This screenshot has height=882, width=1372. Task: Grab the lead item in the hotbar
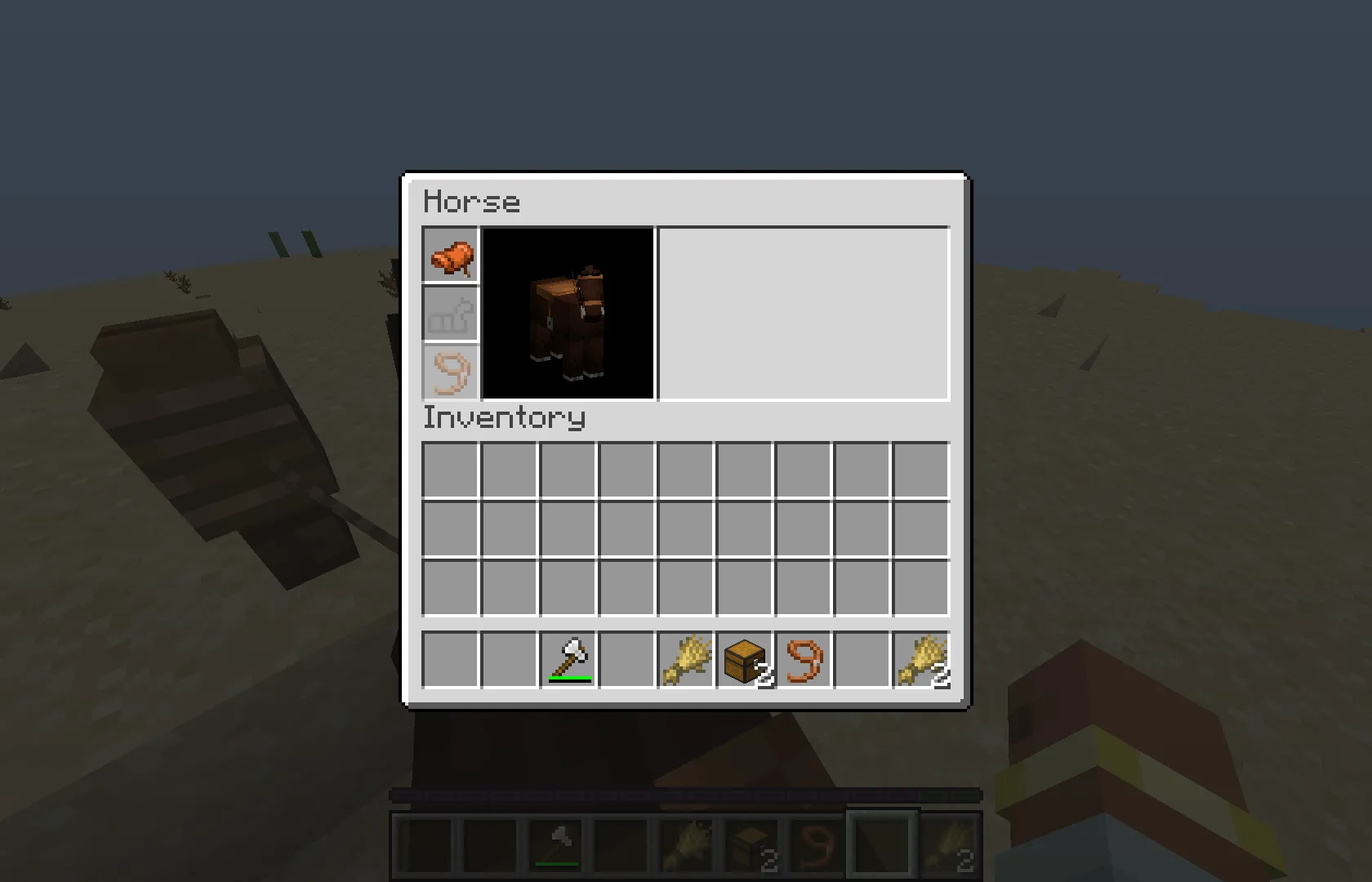click(x=804, y=659)
